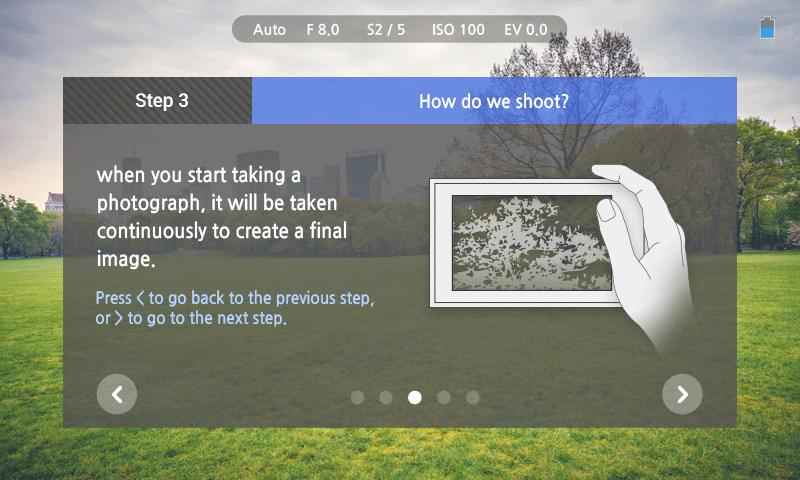This screenshot has width=800, height=480.
Task: Go back to the previous tutorial step
Action: click(x=117, y=394)
